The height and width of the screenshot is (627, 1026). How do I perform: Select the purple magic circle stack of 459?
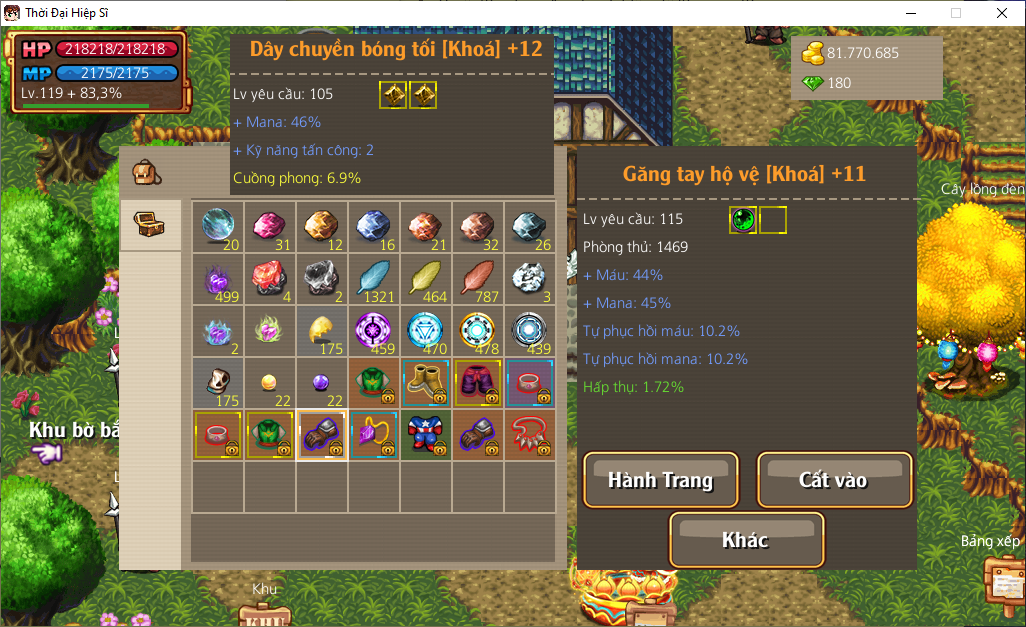click(374, 330)
